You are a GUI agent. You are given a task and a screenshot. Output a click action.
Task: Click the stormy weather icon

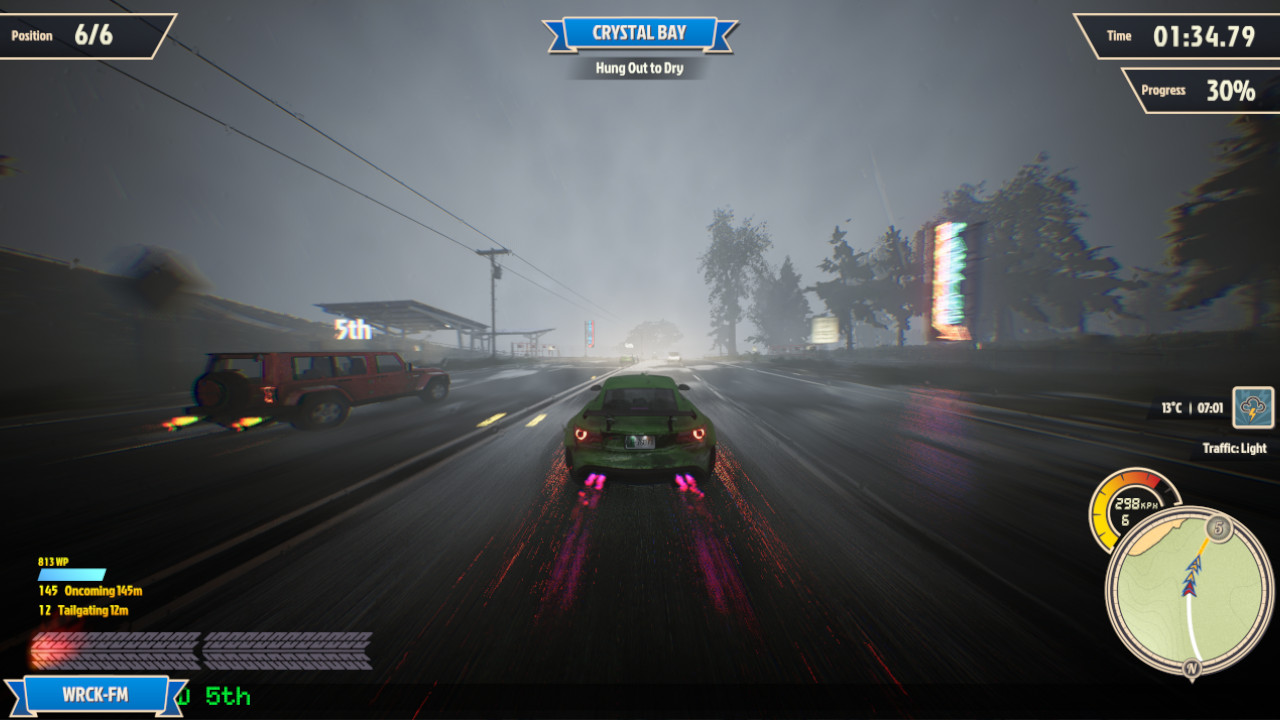coord(1253,408)
